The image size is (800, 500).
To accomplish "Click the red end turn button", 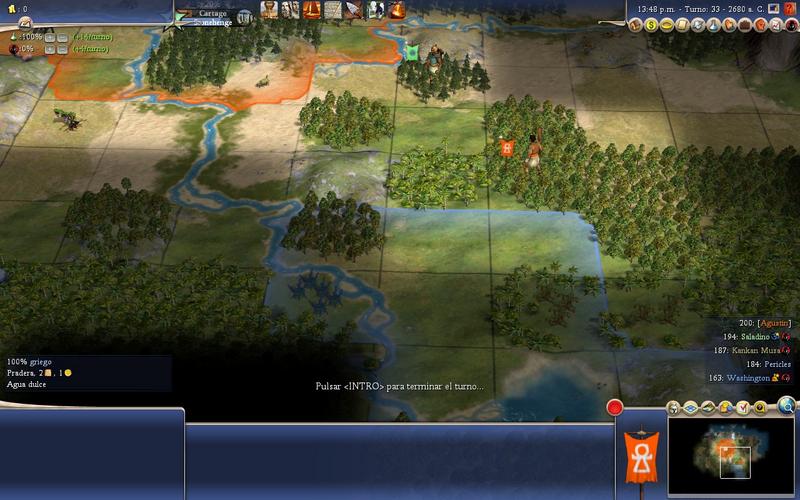I will (615, 408).
